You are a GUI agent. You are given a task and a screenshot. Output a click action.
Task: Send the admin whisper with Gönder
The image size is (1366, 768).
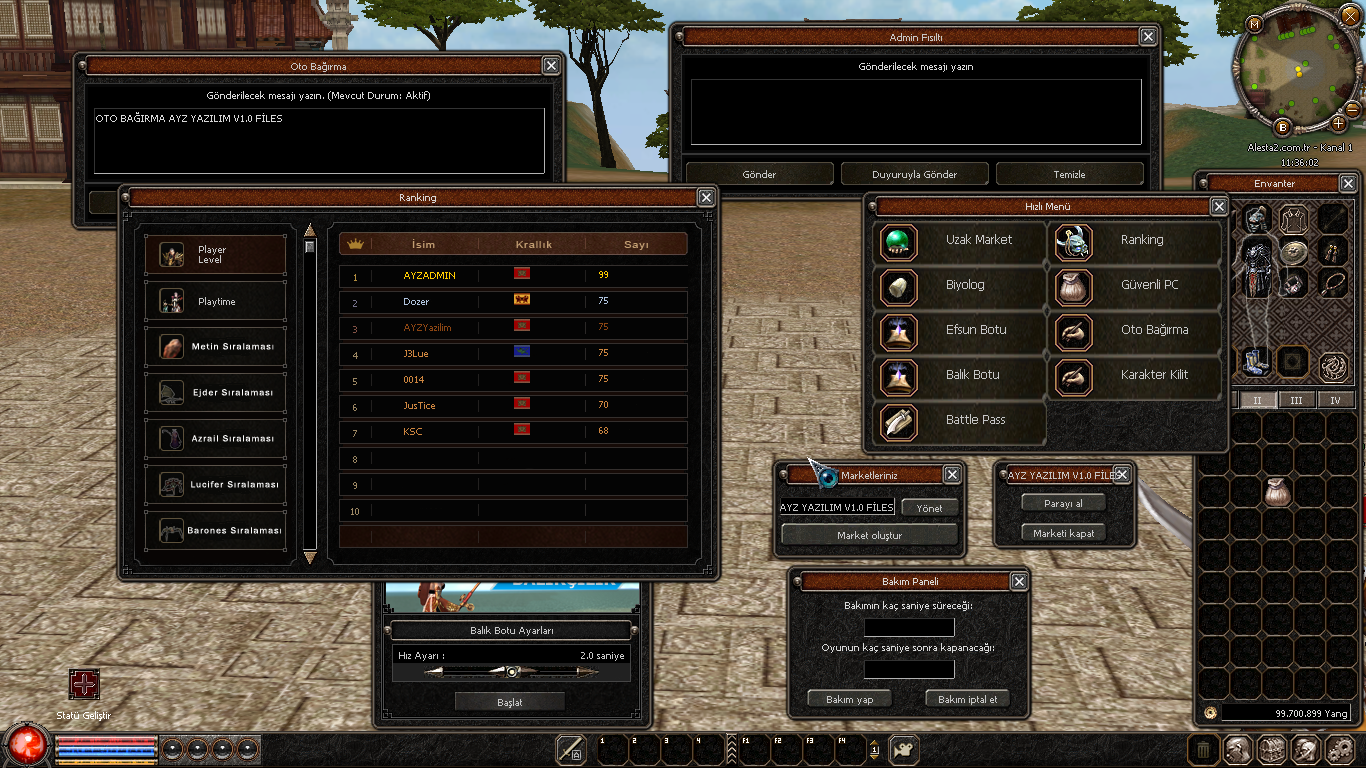(x=759, y=174)
